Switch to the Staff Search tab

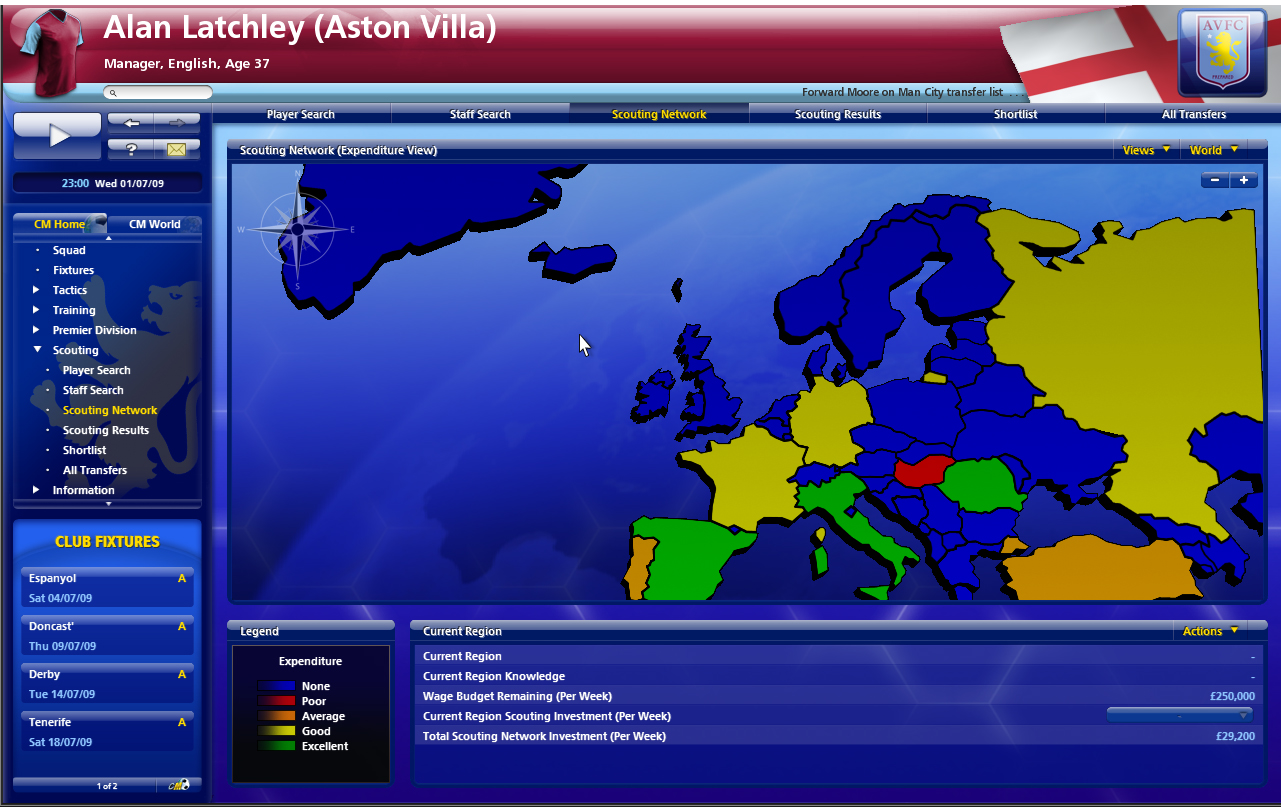480,114
